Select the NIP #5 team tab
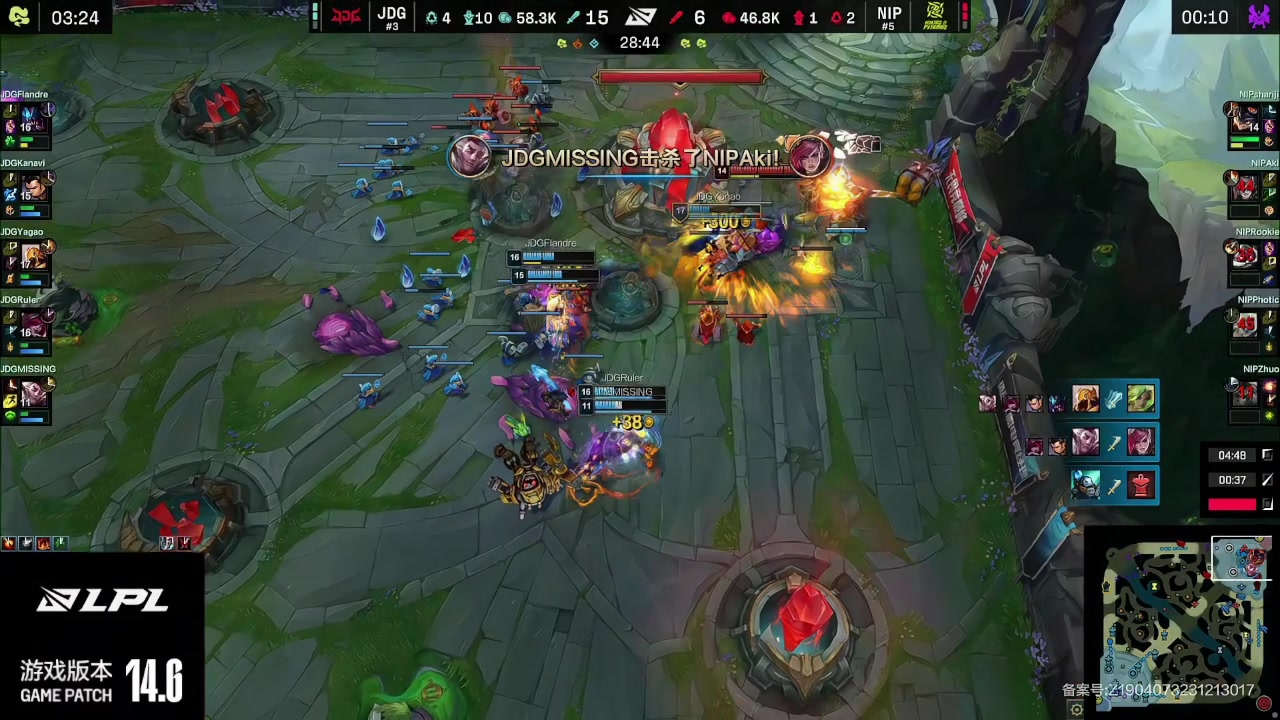The image size is (1280, 720). (x=889, y=17)
